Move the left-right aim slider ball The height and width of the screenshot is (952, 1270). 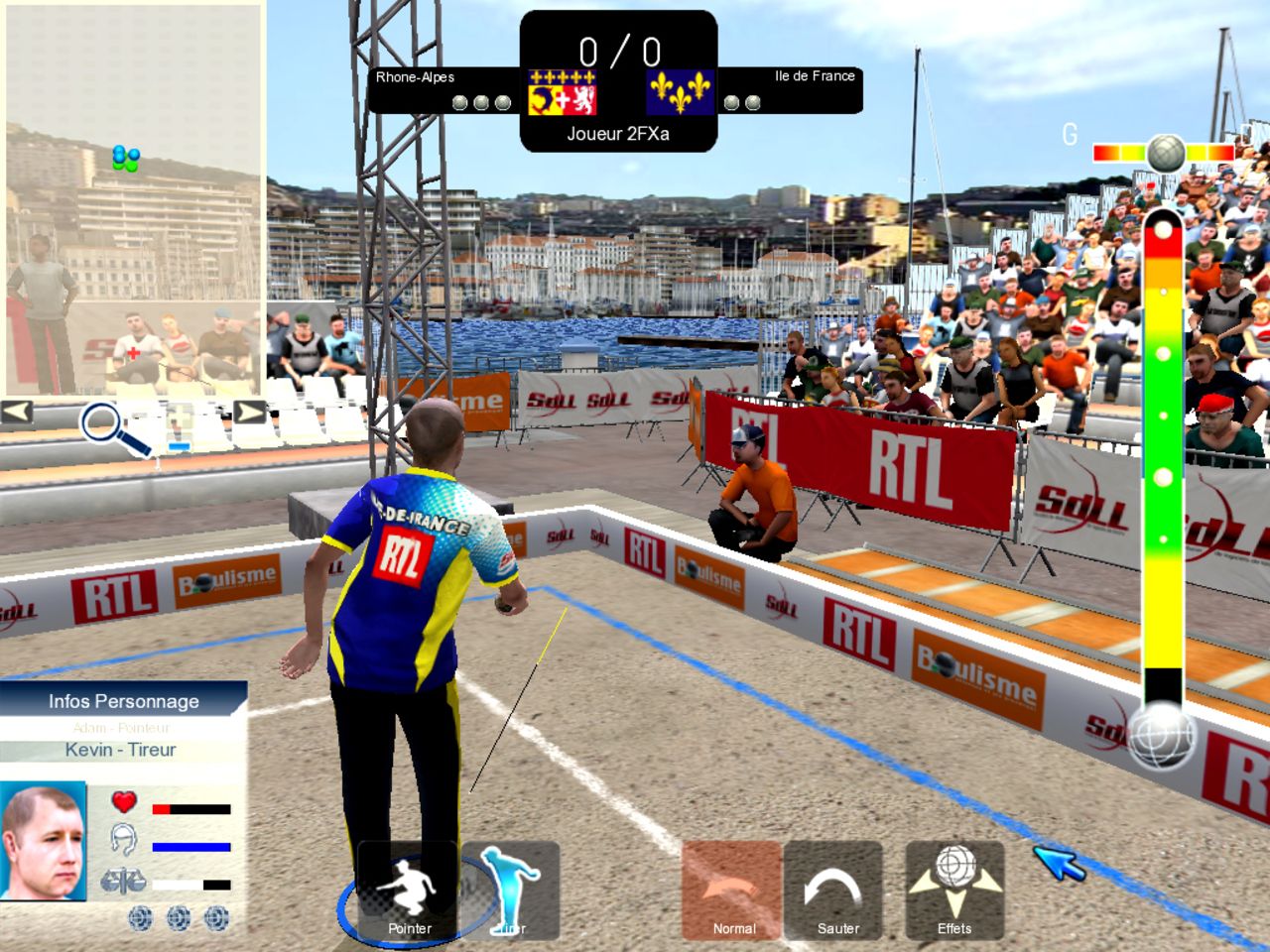pyautogui.click(x=1166, y=154)
